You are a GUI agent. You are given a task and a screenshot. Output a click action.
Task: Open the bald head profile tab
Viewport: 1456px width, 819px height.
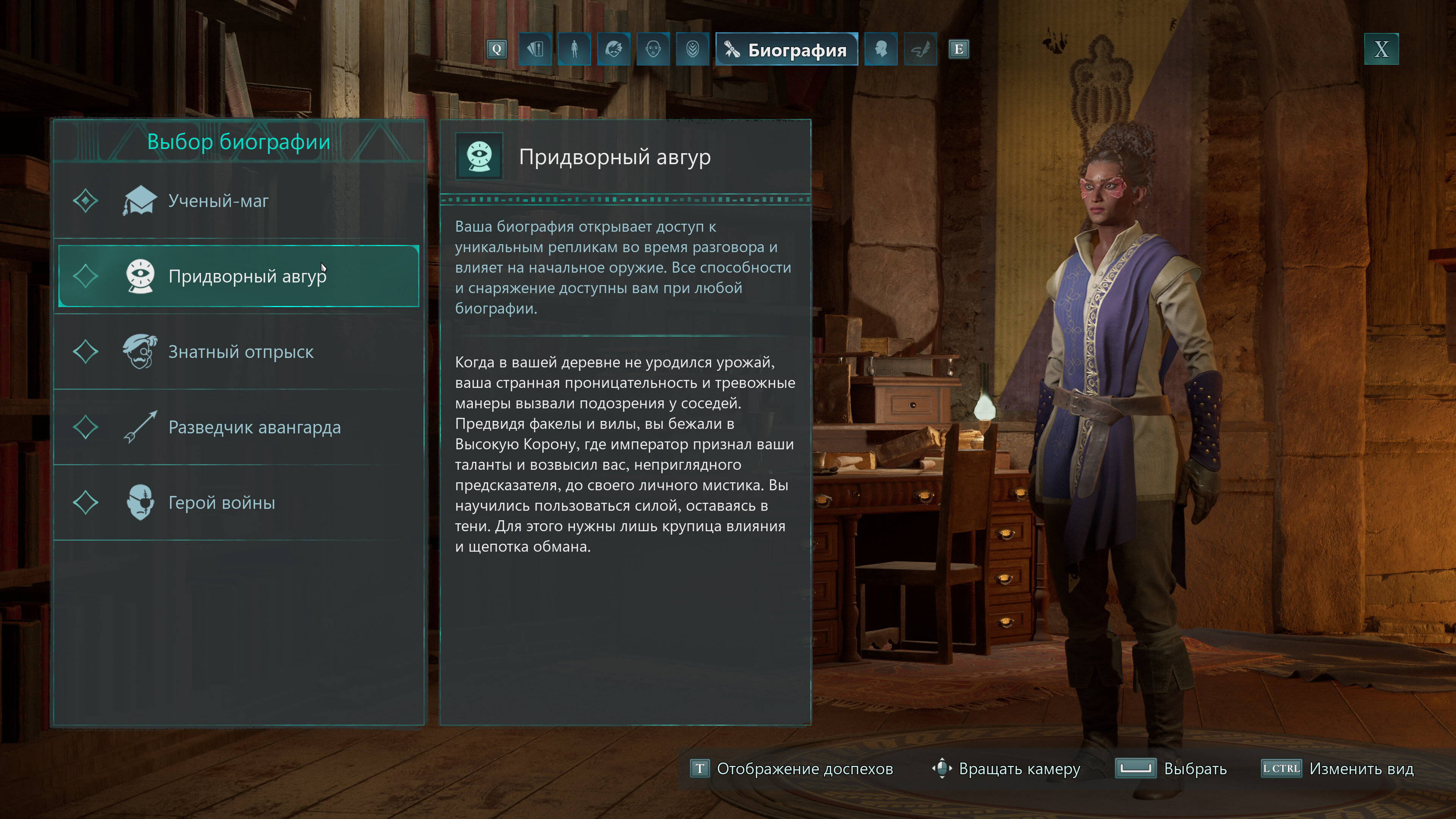click(x=880, y=49)
